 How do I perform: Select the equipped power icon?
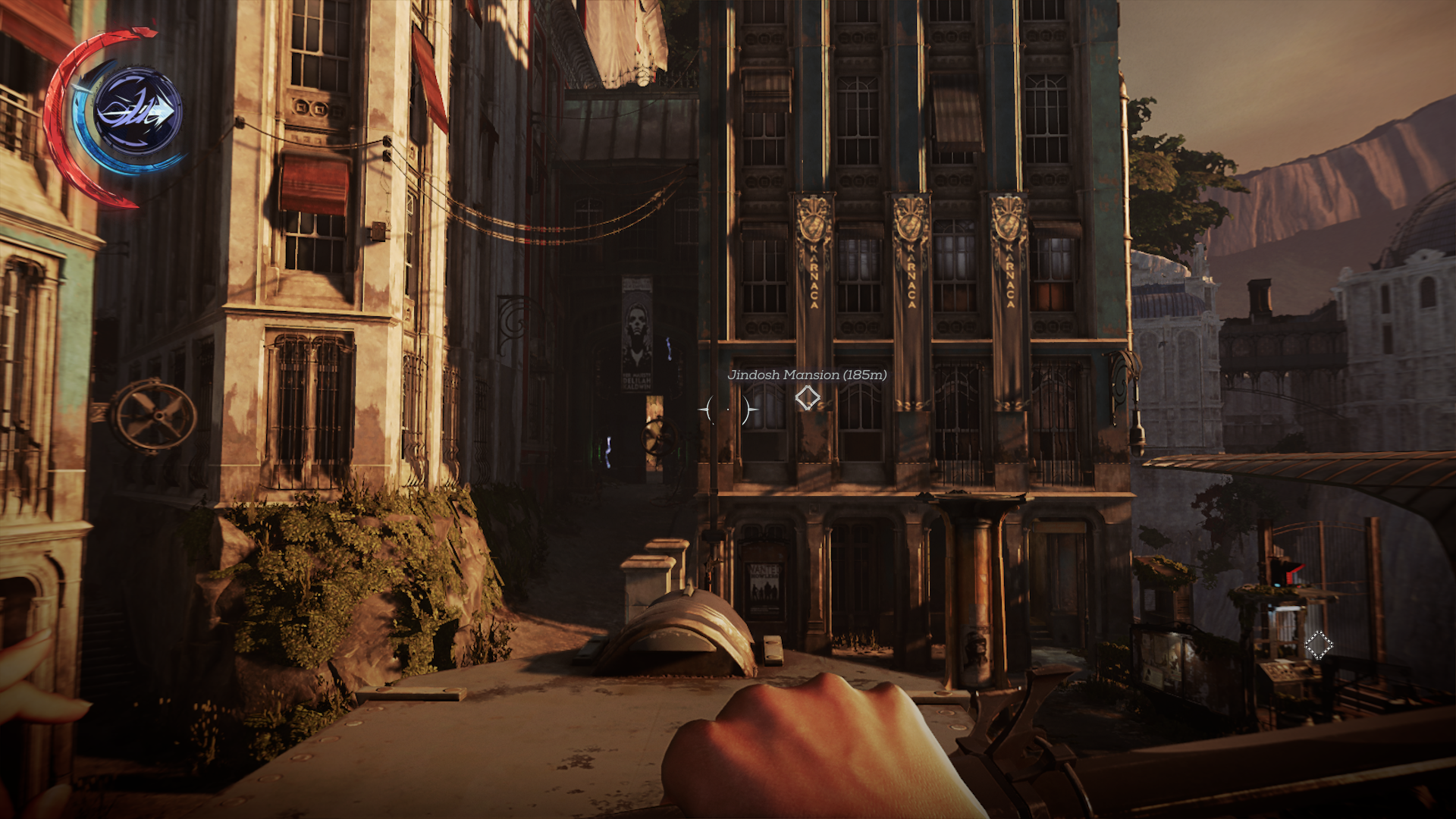pos(137,112)
